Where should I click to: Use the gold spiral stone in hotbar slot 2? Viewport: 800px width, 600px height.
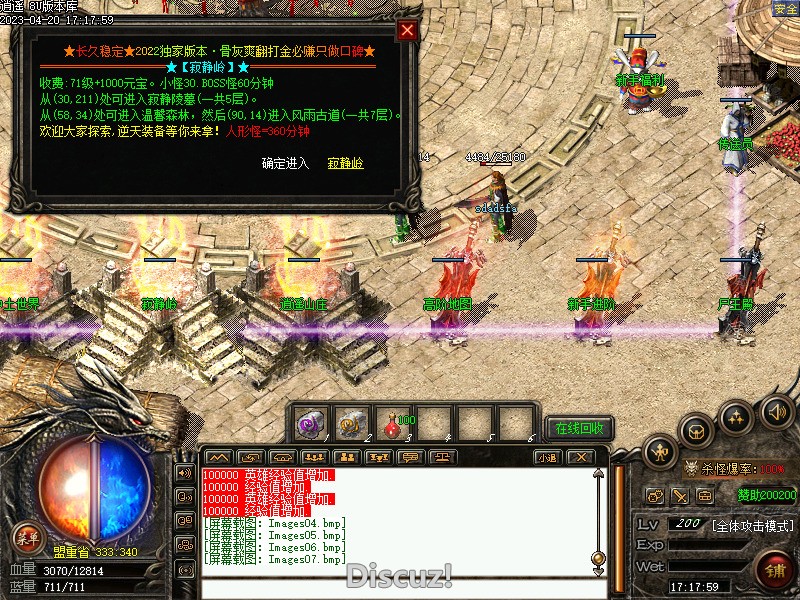[x=352, y=423]
